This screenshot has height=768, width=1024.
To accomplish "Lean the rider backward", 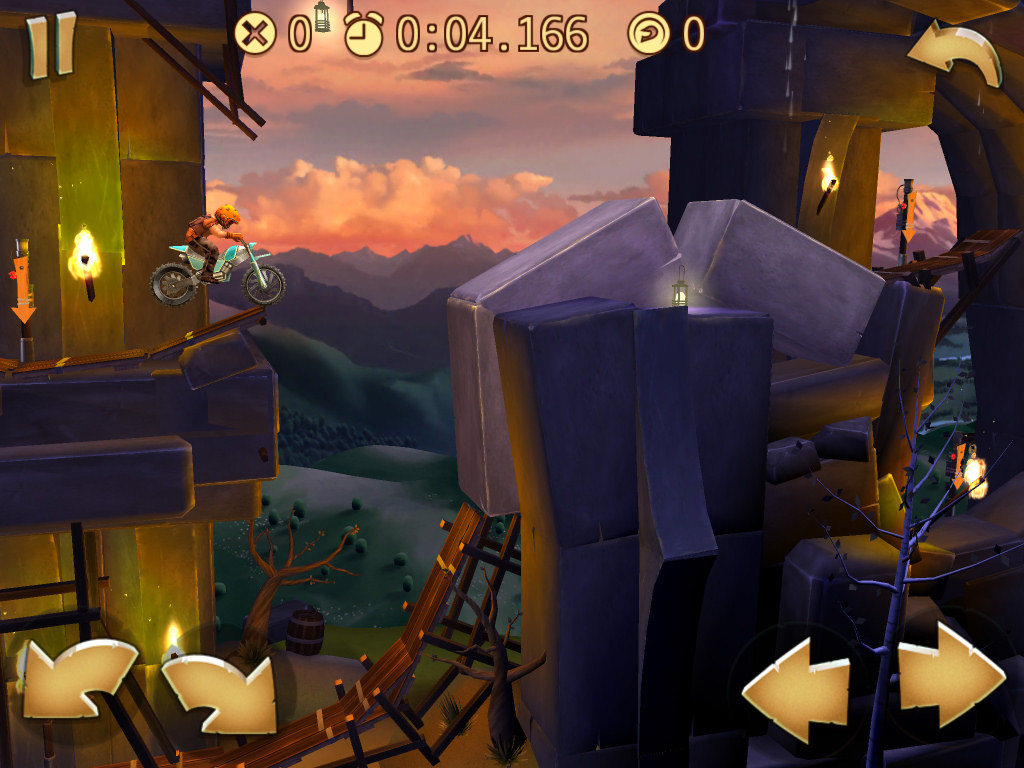I will (78, 680).
